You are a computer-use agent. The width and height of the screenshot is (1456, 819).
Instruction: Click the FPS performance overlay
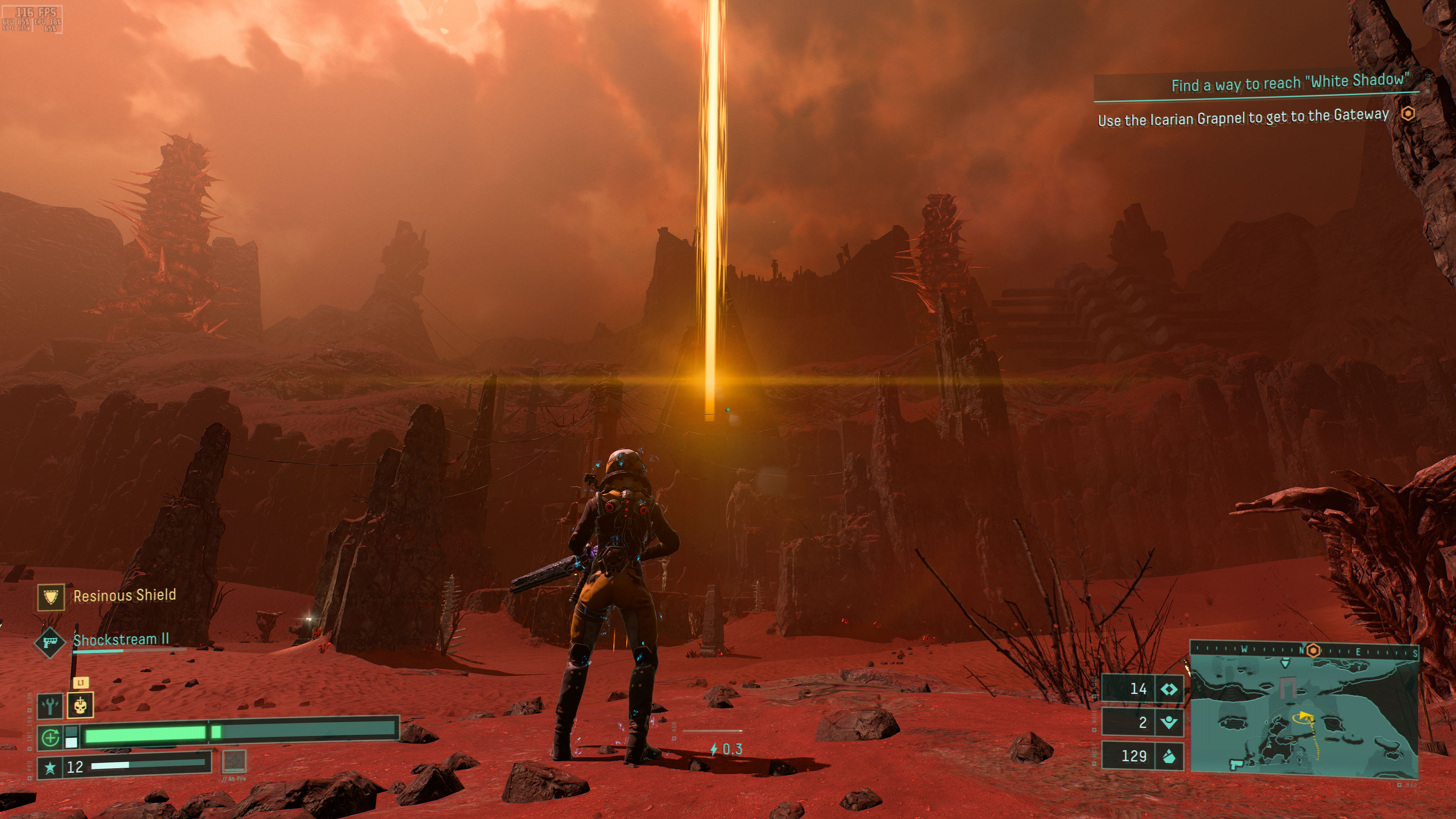click(x=31, y=19)
